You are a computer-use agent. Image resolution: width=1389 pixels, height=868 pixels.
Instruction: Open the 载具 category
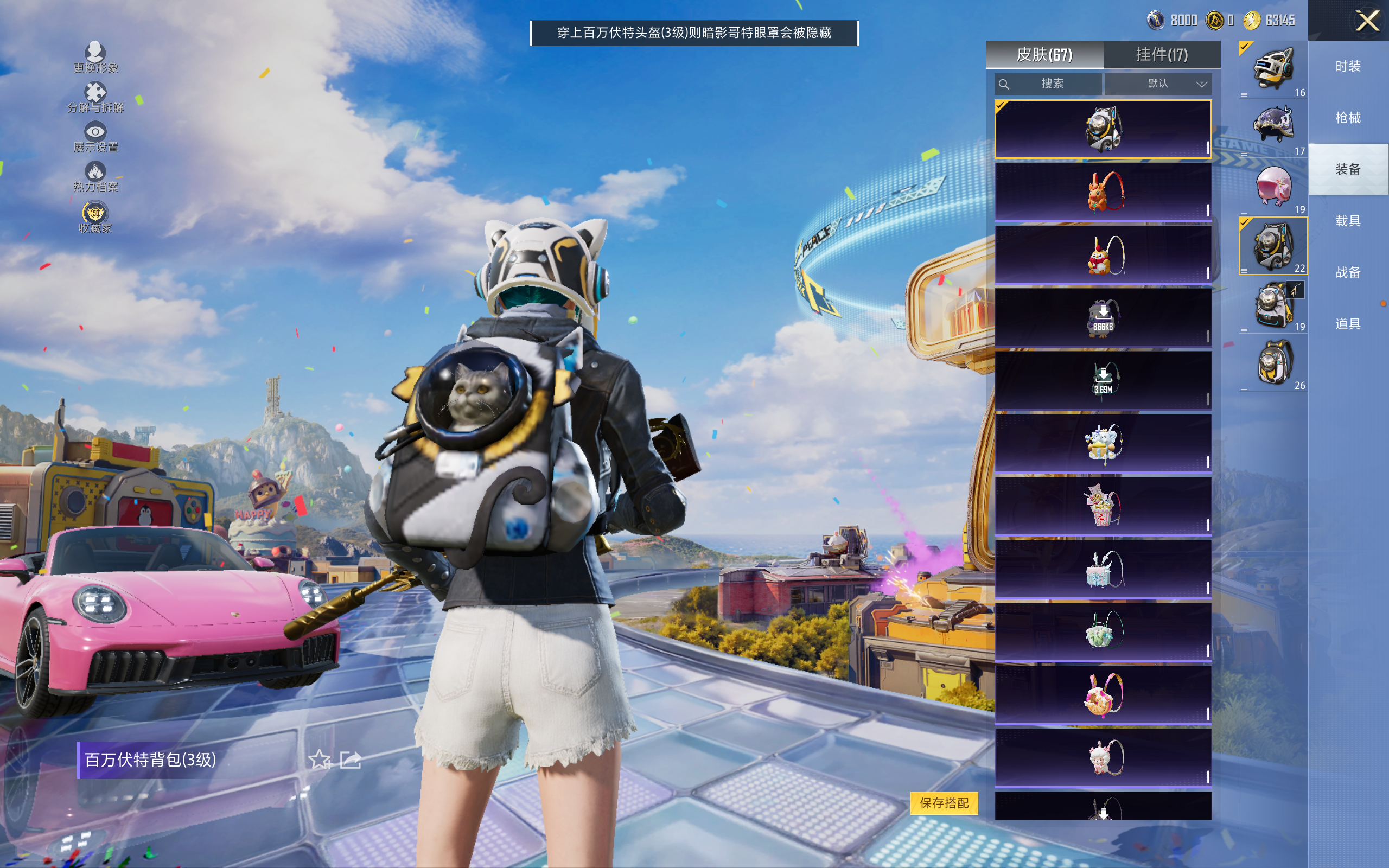[1348, 221]
